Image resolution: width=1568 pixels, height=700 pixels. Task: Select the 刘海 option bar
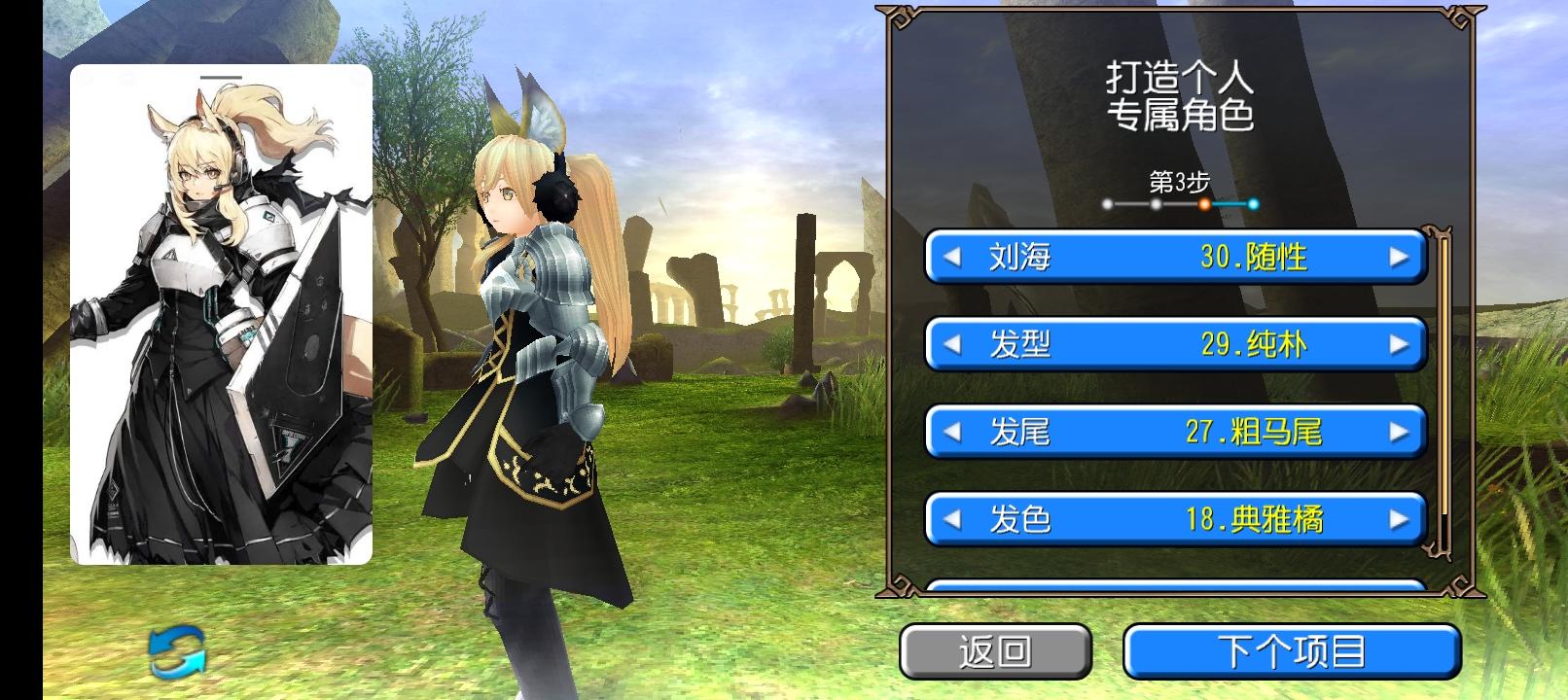click(1175, 258)
